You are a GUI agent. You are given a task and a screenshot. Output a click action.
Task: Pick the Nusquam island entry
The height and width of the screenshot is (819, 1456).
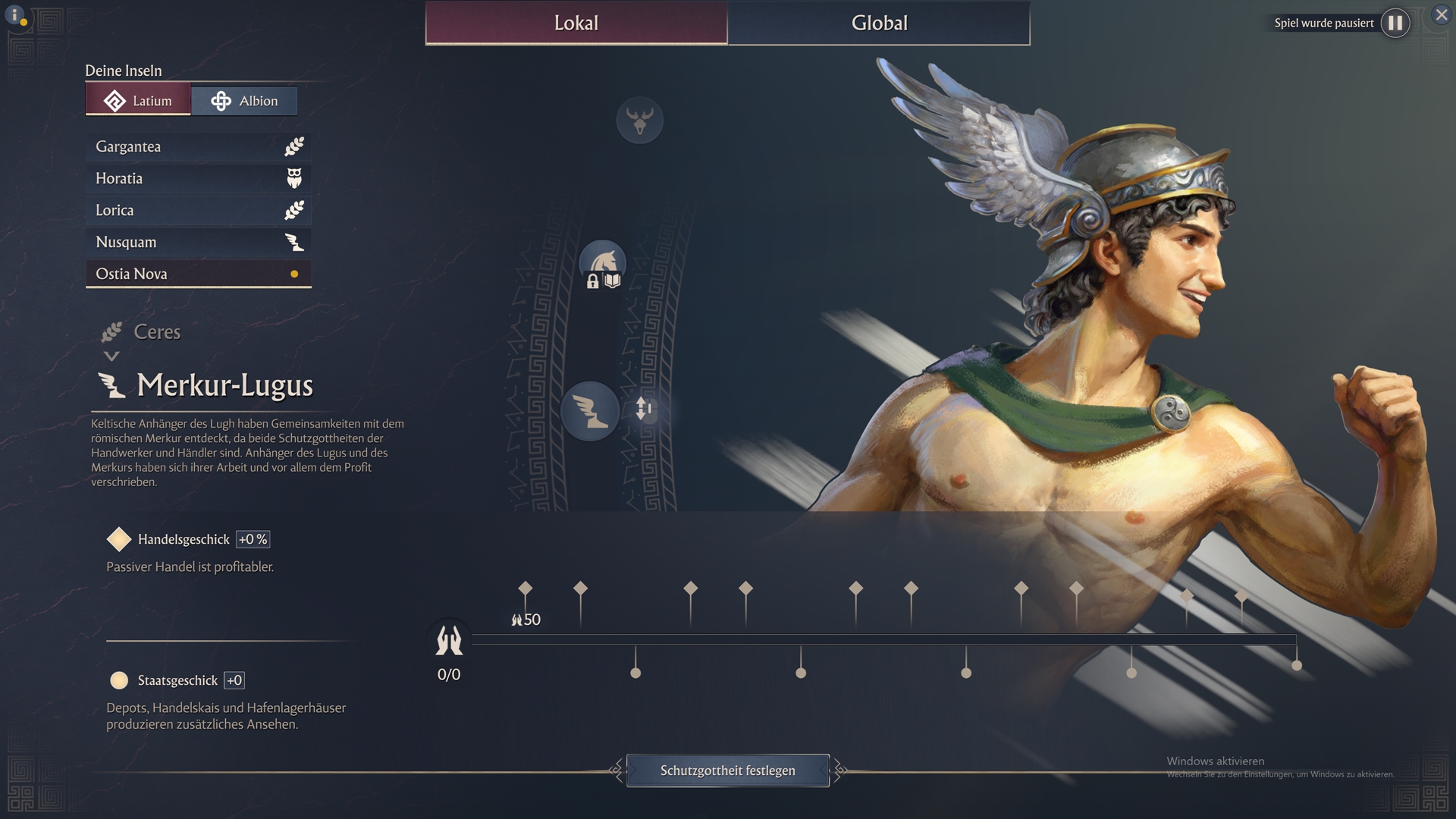[x=198, y=242]
